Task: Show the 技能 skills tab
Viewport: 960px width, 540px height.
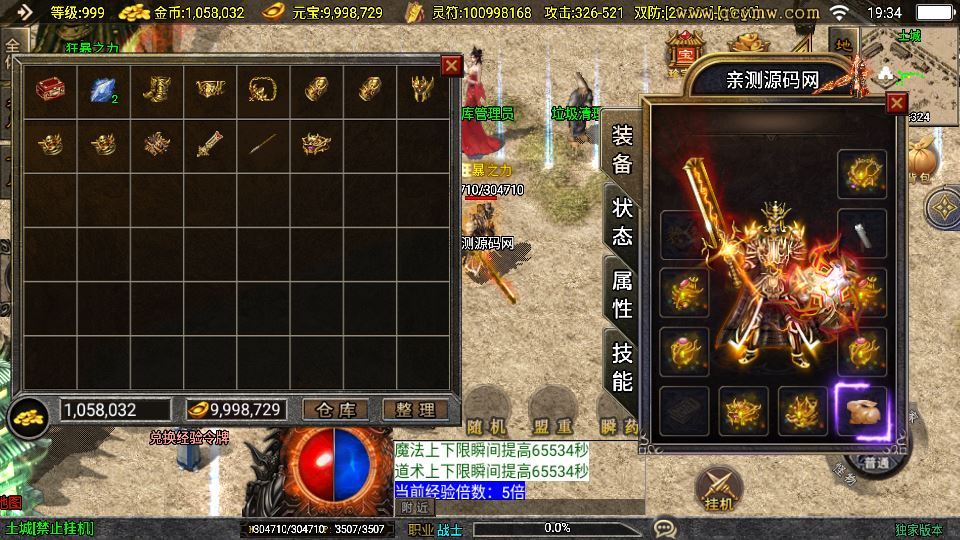Action: tap(622, 366)
